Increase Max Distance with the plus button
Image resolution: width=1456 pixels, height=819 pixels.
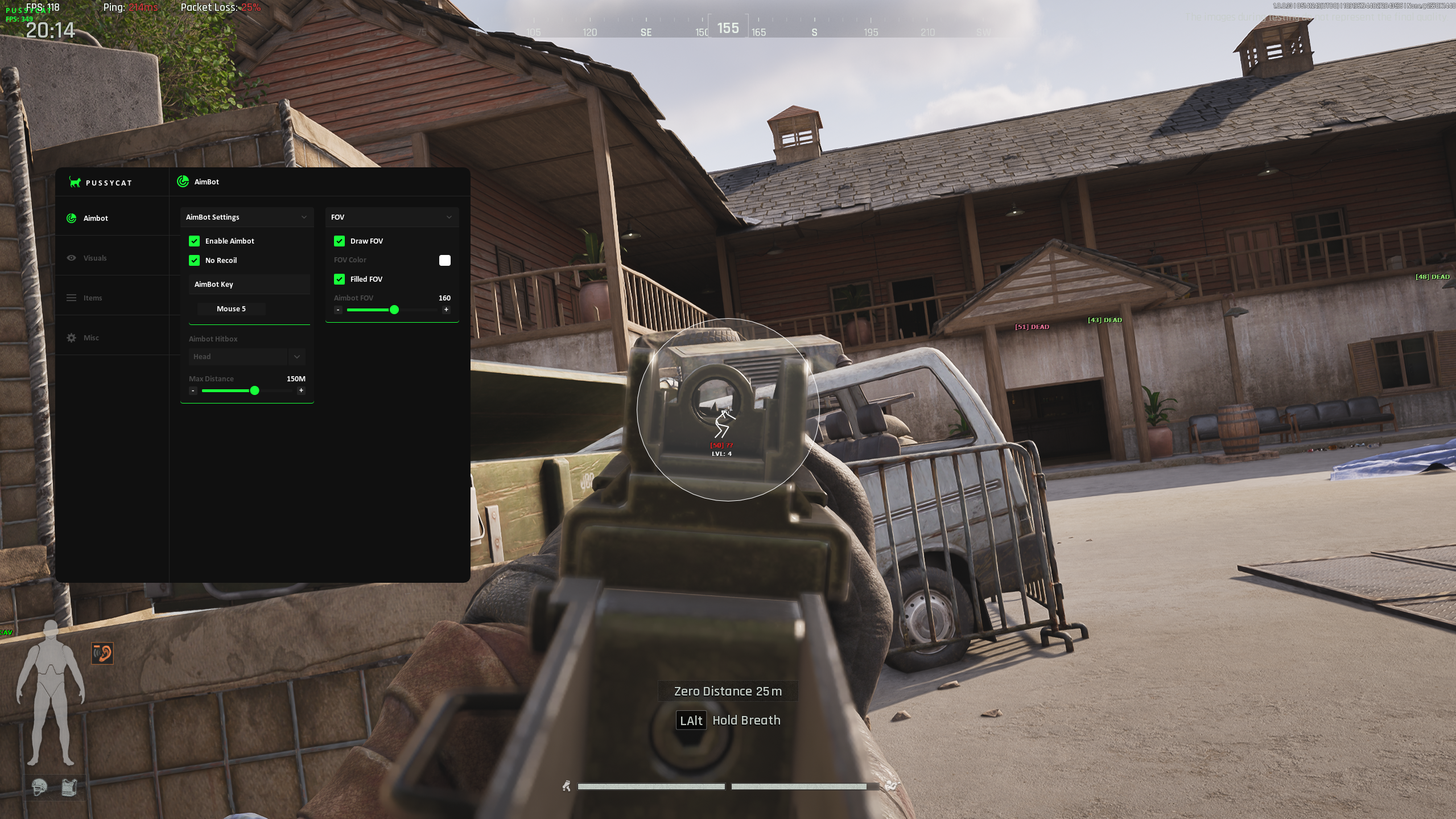click(301, 390)
